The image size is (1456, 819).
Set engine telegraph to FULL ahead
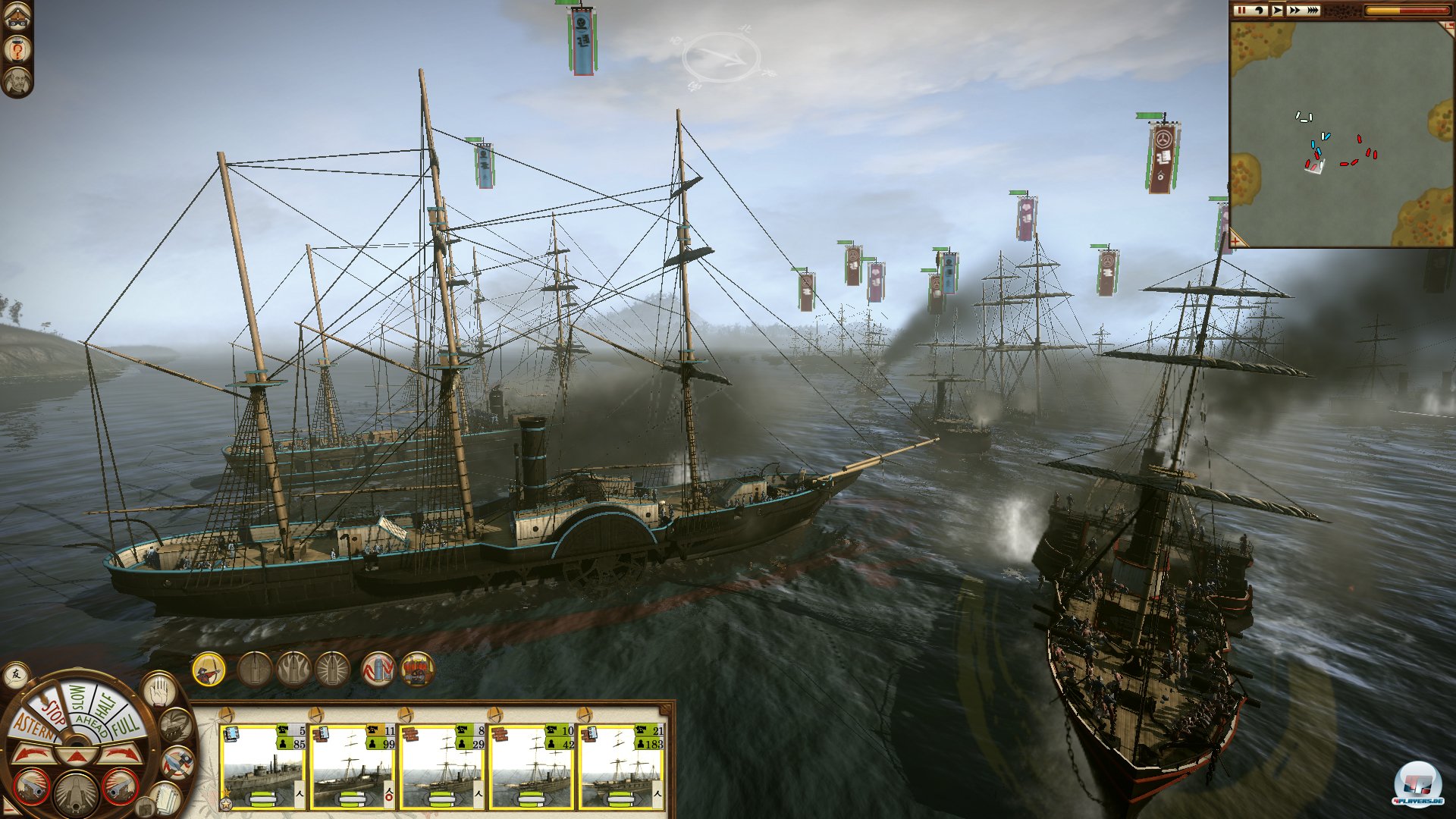point(125,724)
